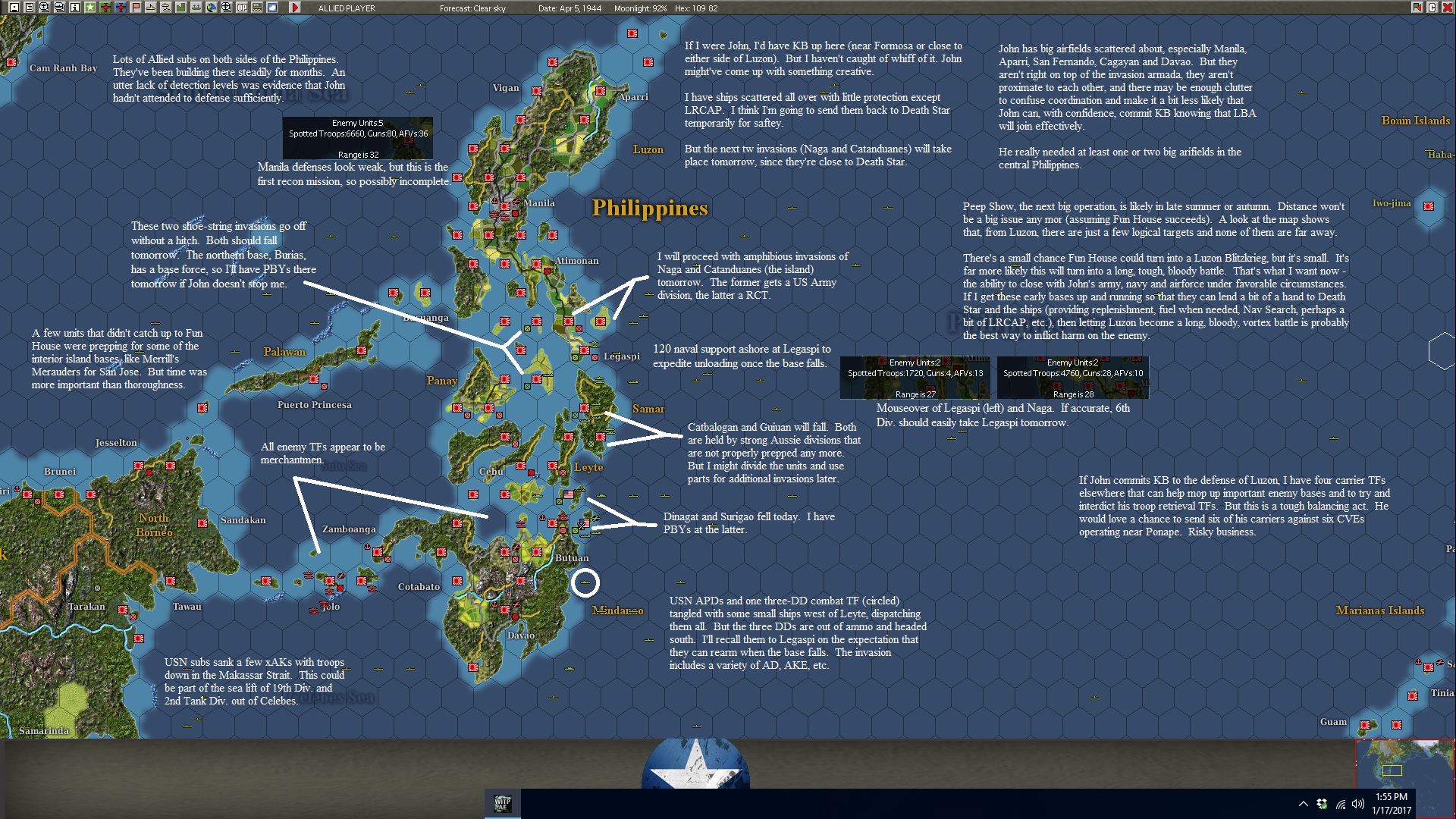Show weather overlay with the cloud icon

coord(272,7)
